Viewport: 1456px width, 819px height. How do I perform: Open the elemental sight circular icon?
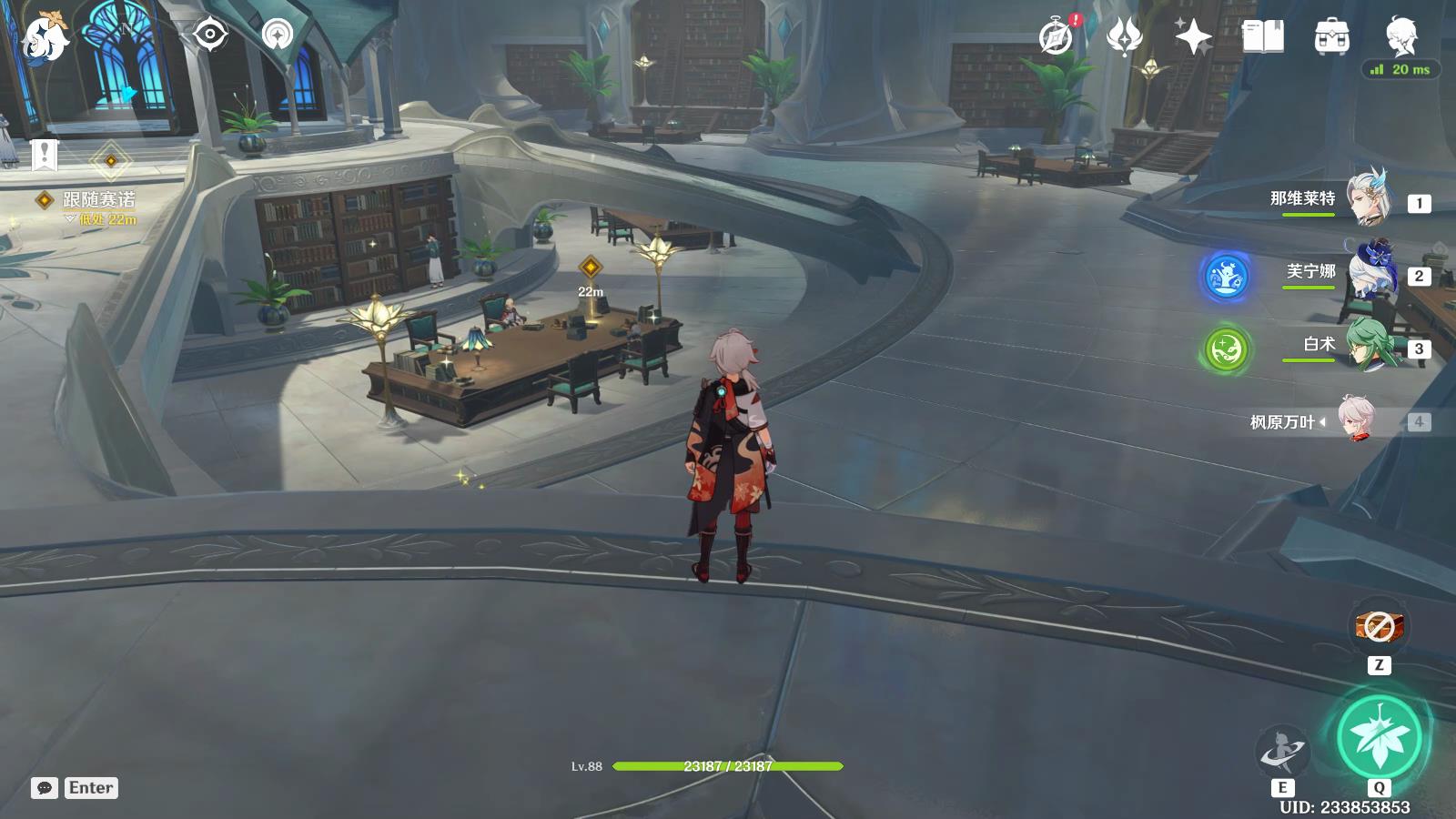[x=278, y=35]
